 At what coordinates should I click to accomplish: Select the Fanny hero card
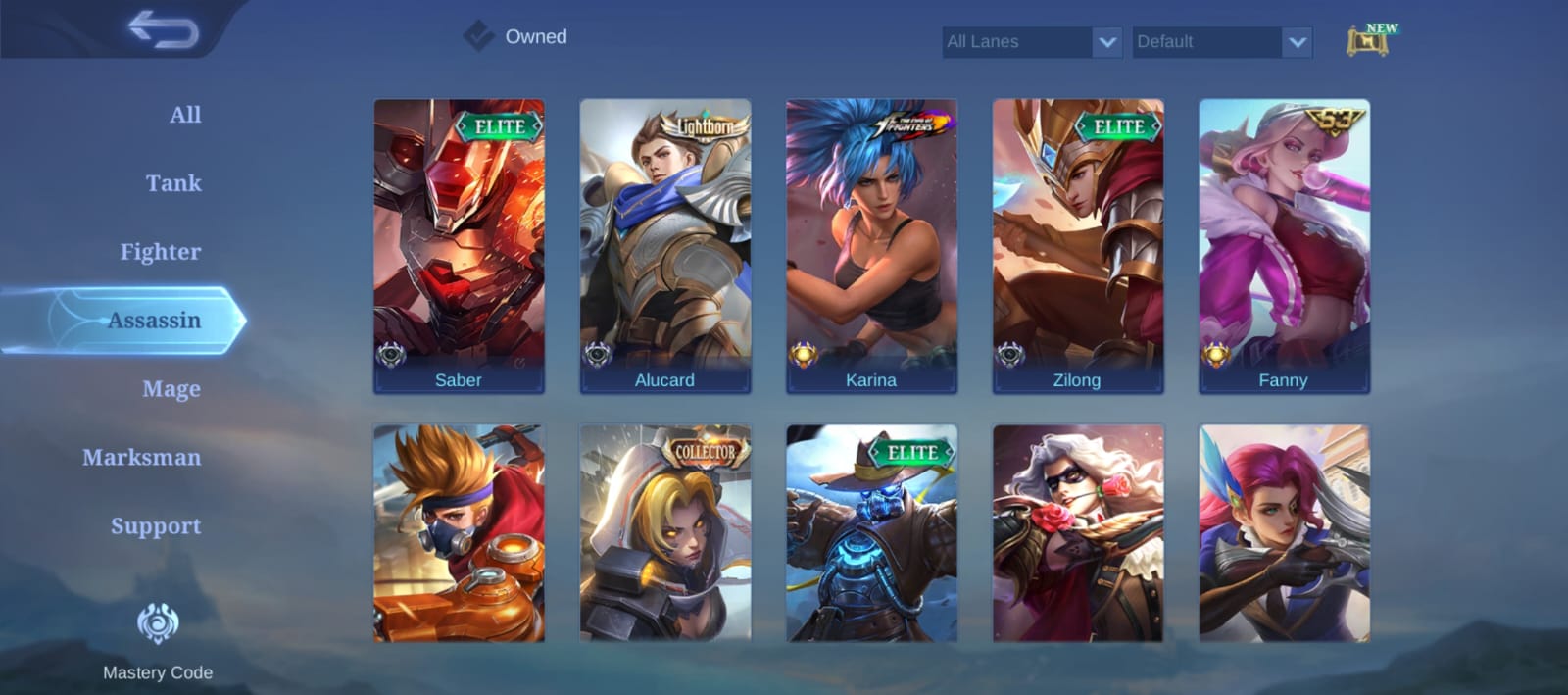(1284, 245)
